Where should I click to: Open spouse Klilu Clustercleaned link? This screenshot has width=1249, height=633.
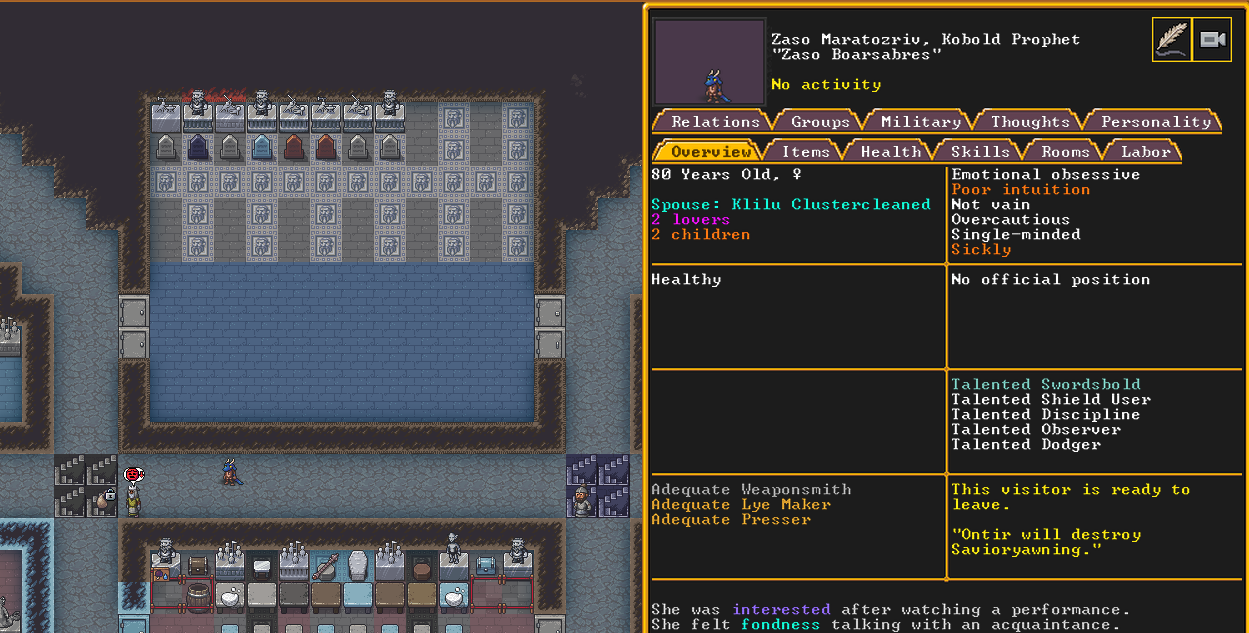pos(830,204)
